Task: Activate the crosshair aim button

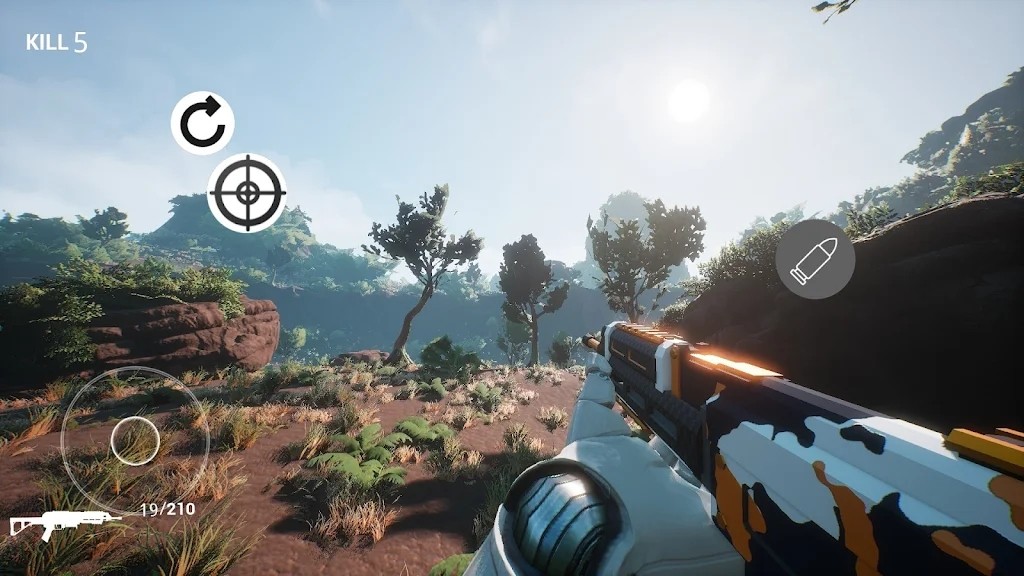Action: click(x=247, y=193)
